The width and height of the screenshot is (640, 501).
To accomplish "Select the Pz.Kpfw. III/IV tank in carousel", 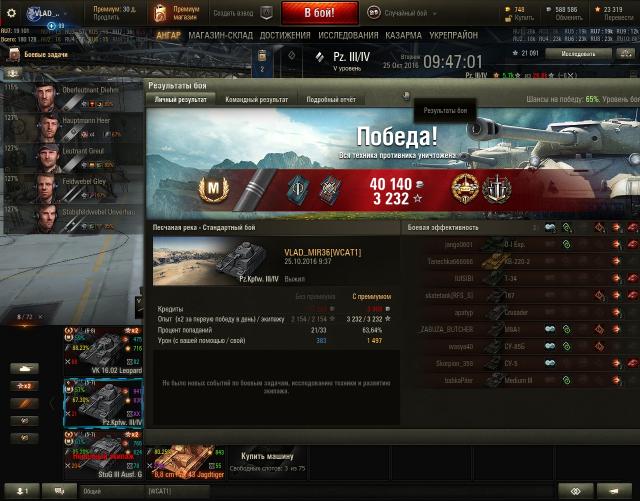I will pos(104,407).
